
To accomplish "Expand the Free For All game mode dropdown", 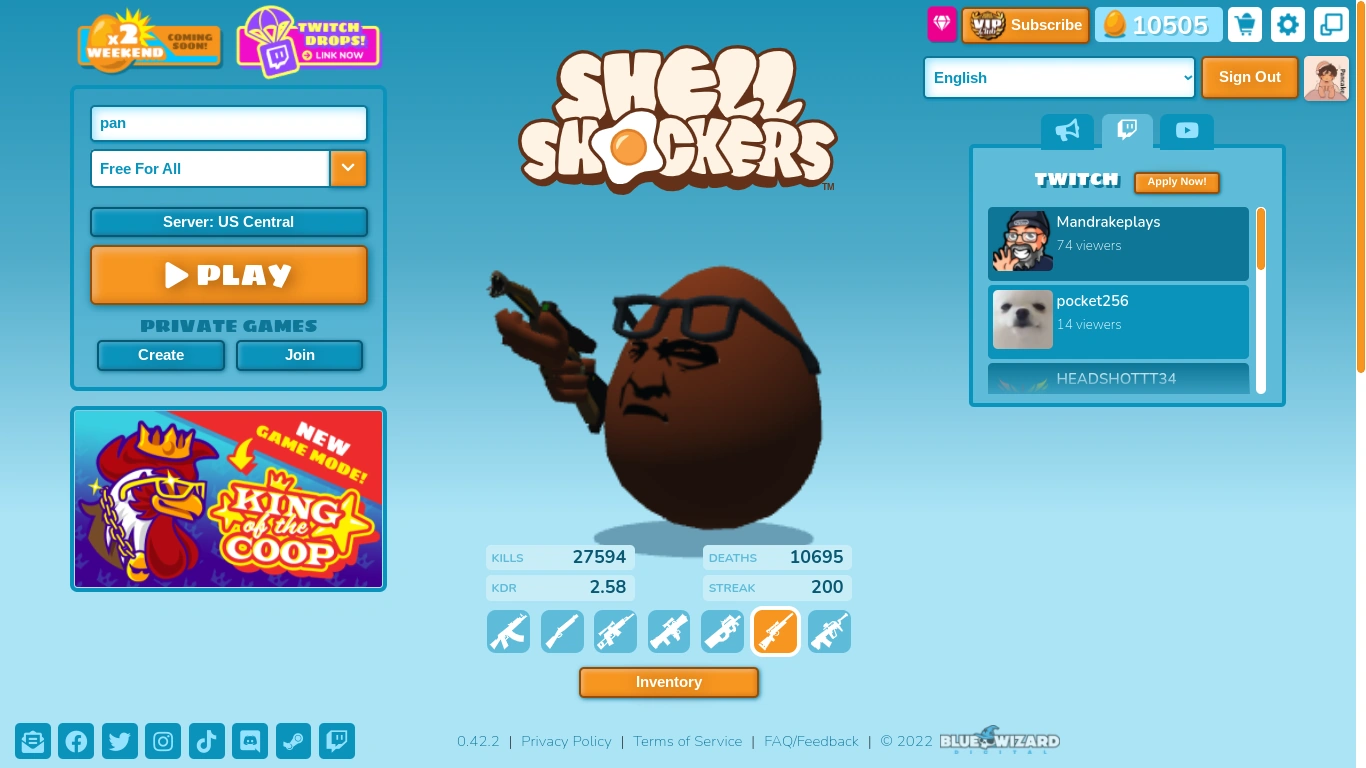I will tap(348, 168).
